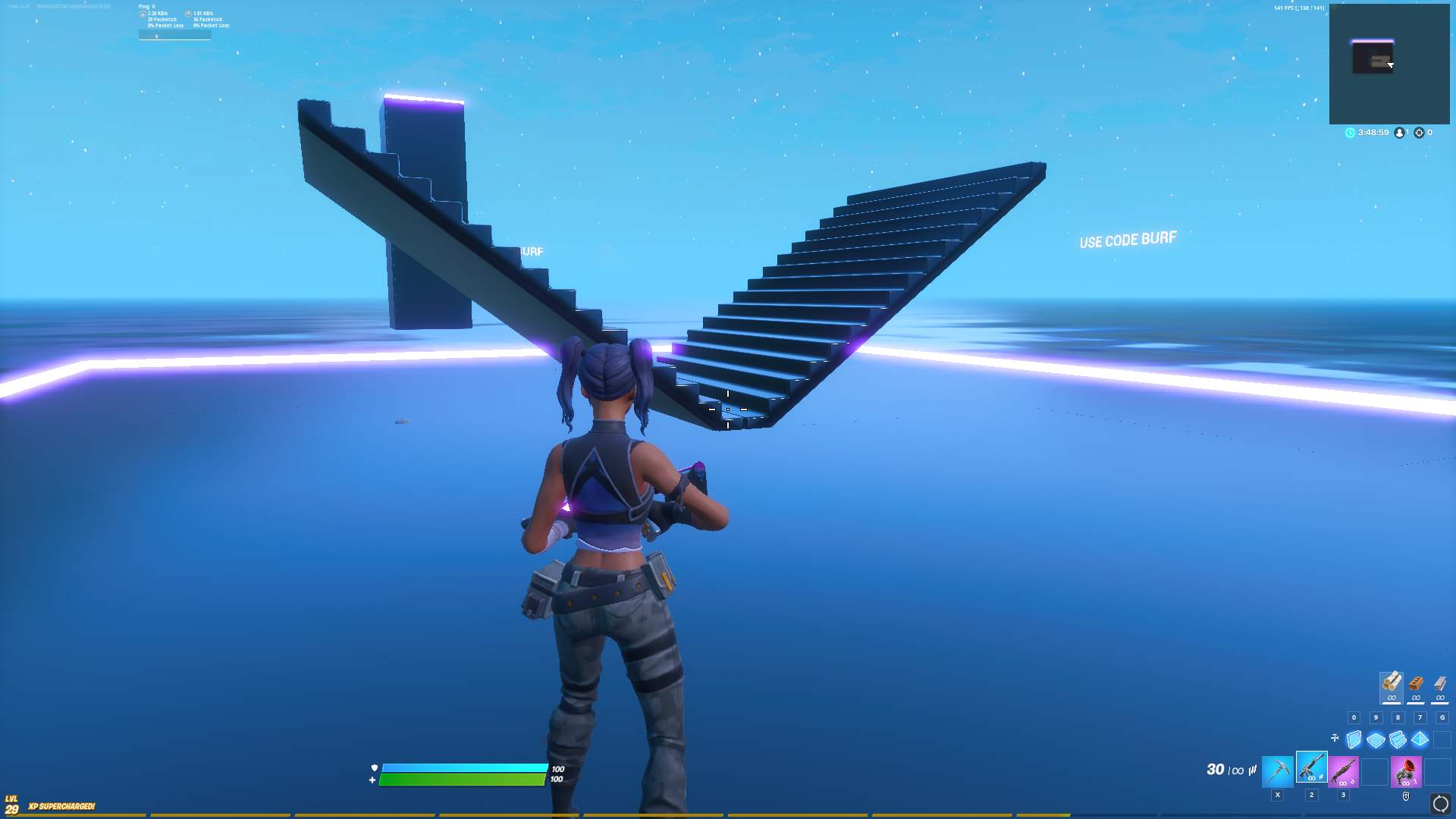
Task: Click the circular sync icon in bottom-right corner
Action: click(1439, 803)
